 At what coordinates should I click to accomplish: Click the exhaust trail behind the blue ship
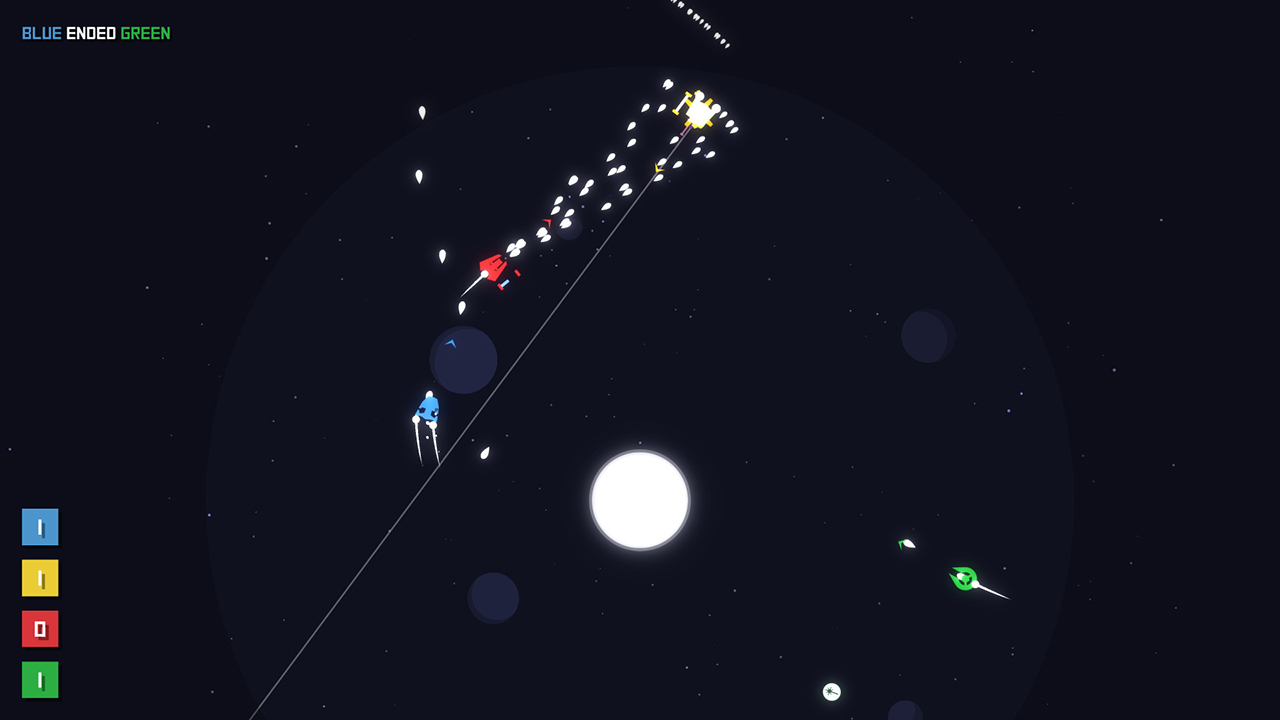[x=420, y=440]
